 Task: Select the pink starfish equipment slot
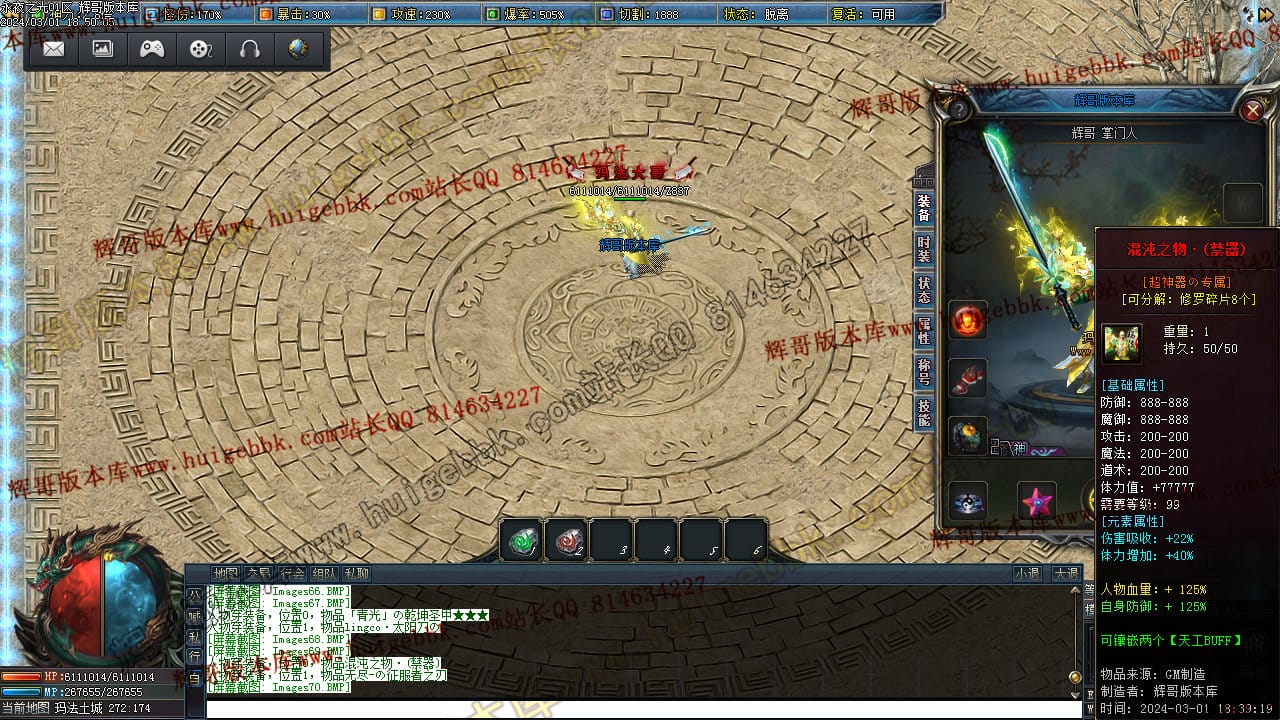1037,500
